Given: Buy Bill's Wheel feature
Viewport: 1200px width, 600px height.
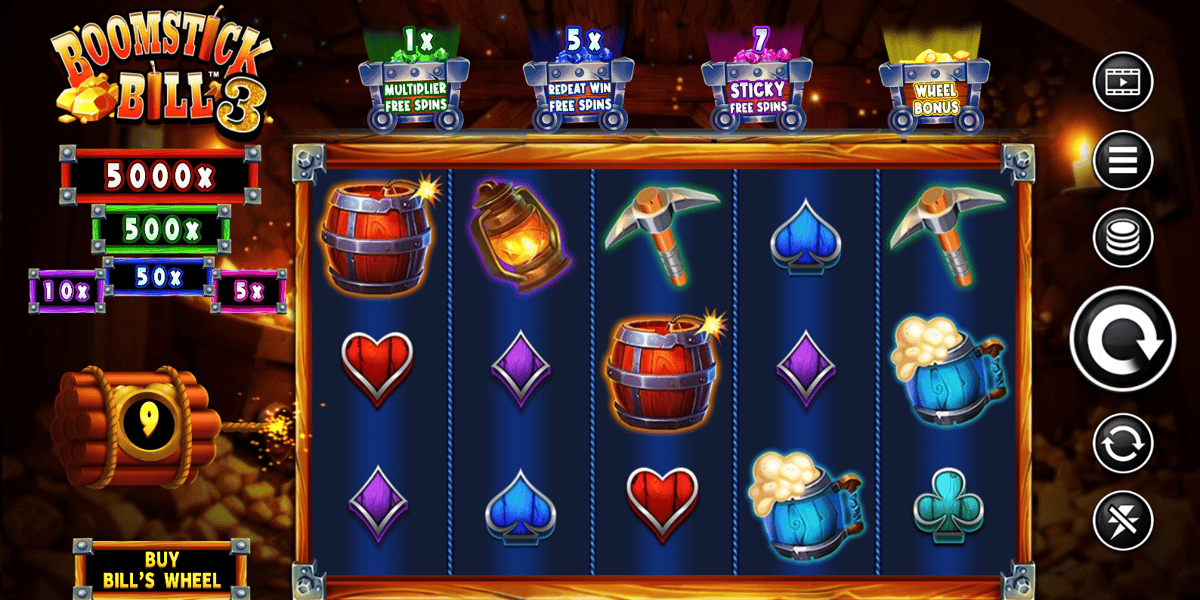Looking at the screenshot, I should pyautogui.click(x=160, y=567).
